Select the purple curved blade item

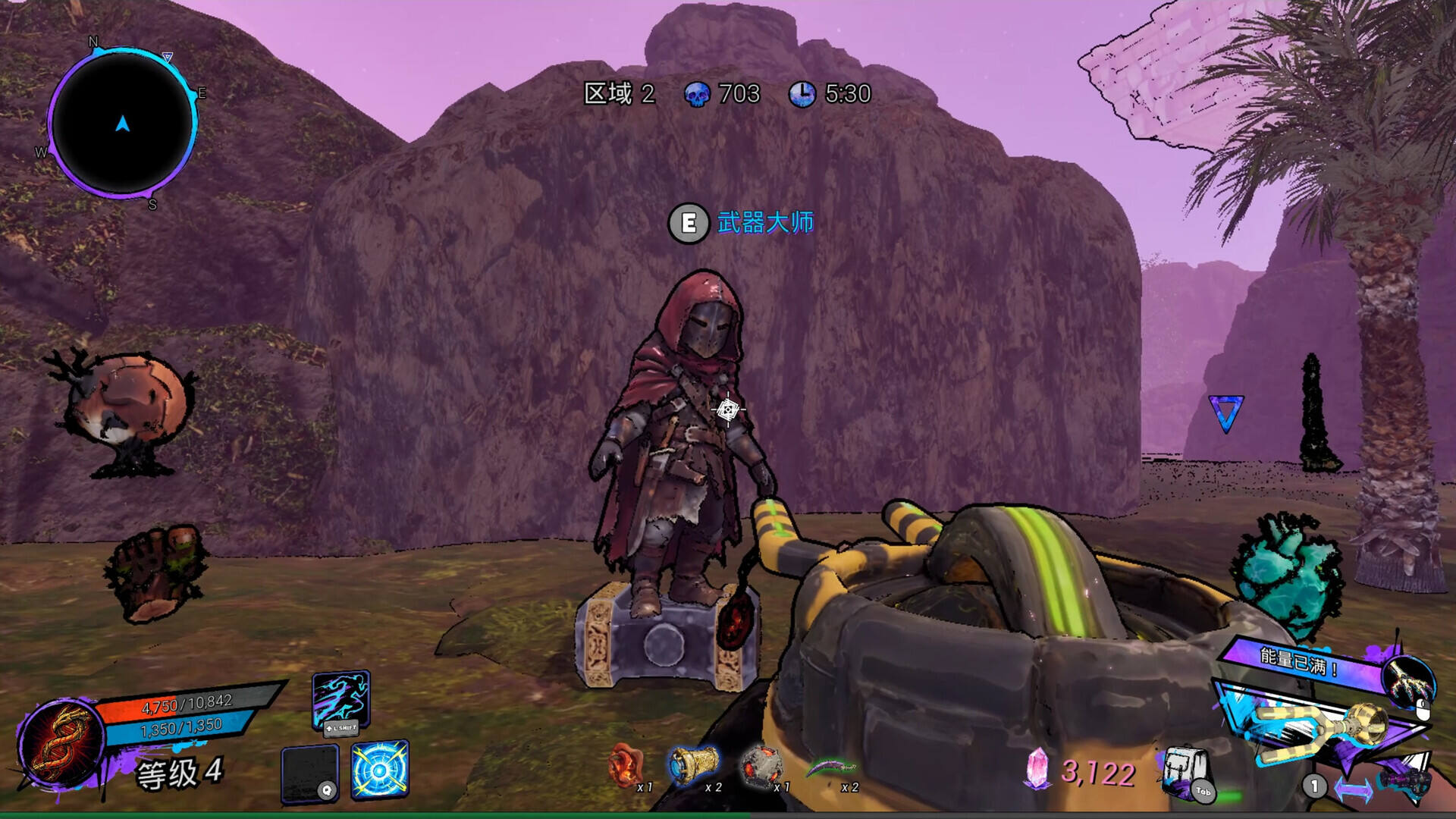pyautogui.click(x=829, y=767)
